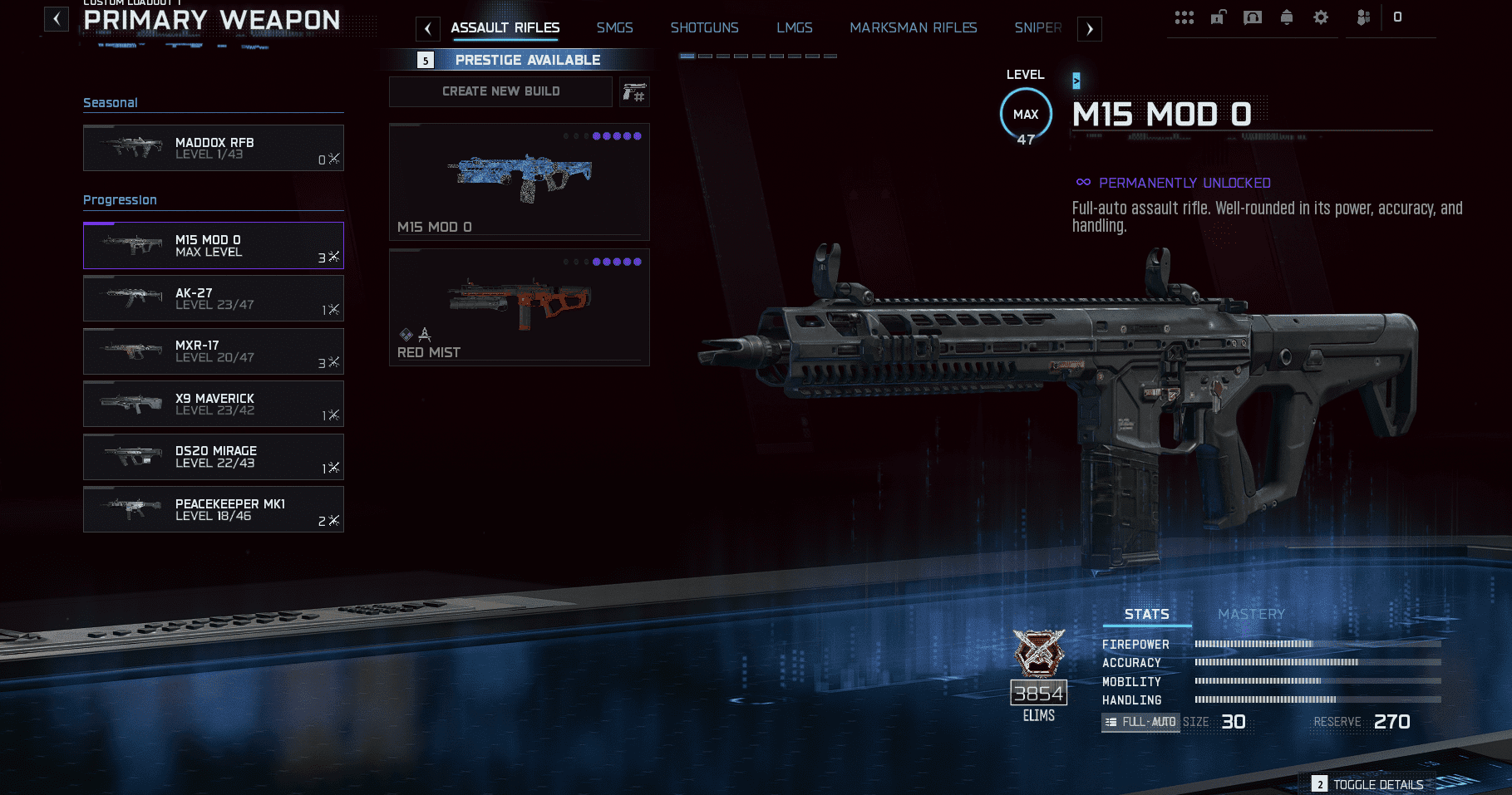The width and height of the screenshot is (1512, 795).
Task: Choose the DS20 Mirage weapon
Action: tap(213, 457)
